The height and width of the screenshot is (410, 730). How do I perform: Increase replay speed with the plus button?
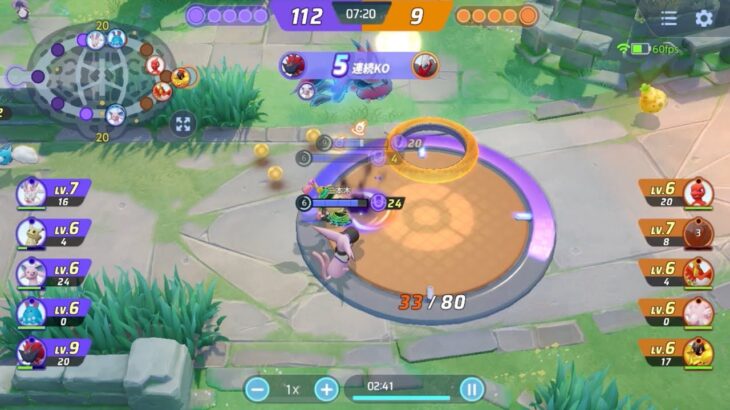tap(327, 389)
